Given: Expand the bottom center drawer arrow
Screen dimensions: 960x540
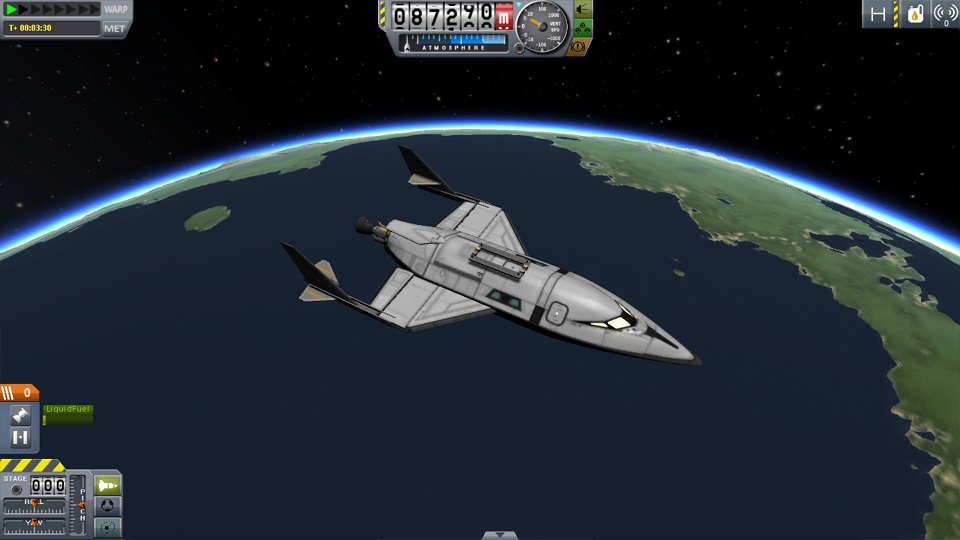Looking at the screenshot, I should (493, 535).
